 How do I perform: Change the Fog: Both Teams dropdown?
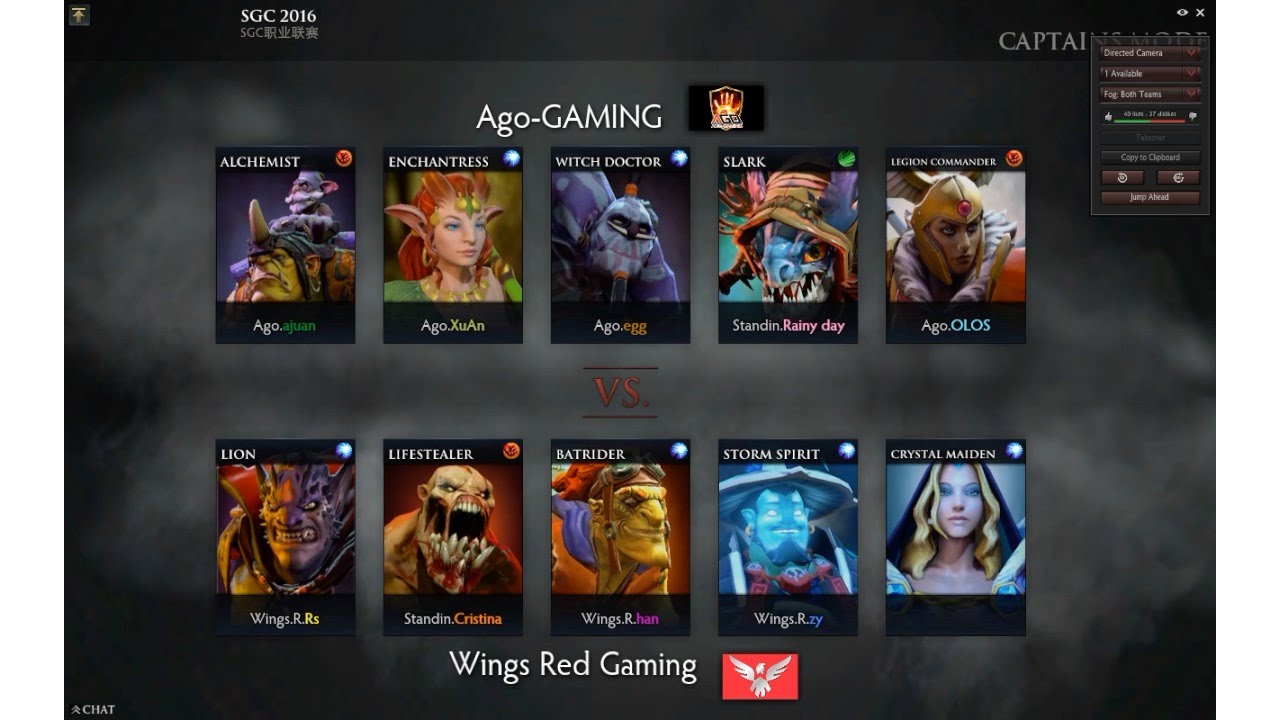click(x=1150, y=94)
